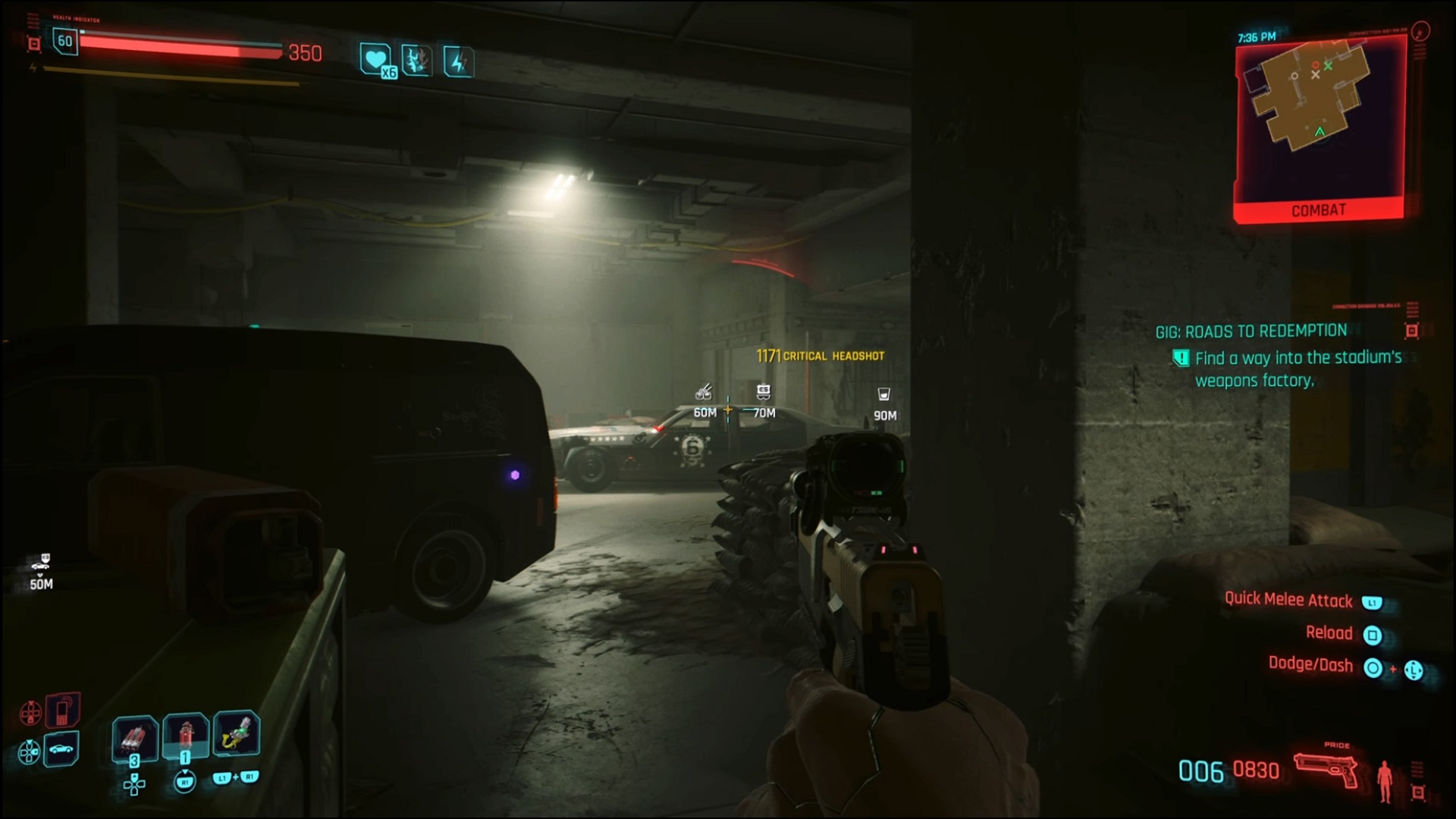Click the quest objective exclamation marker
Image resolution: width=1456 pixels, height=819 pixels.
pos(1183,358)
